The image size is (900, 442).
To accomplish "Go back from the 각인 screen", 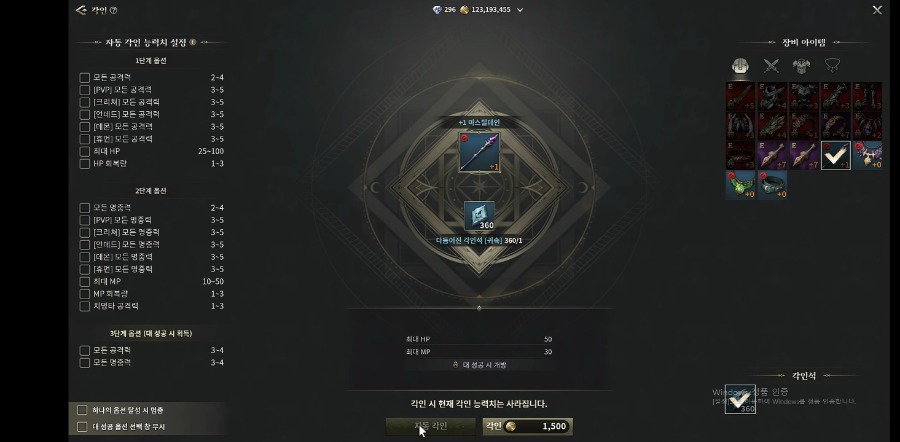I will 81,10.
